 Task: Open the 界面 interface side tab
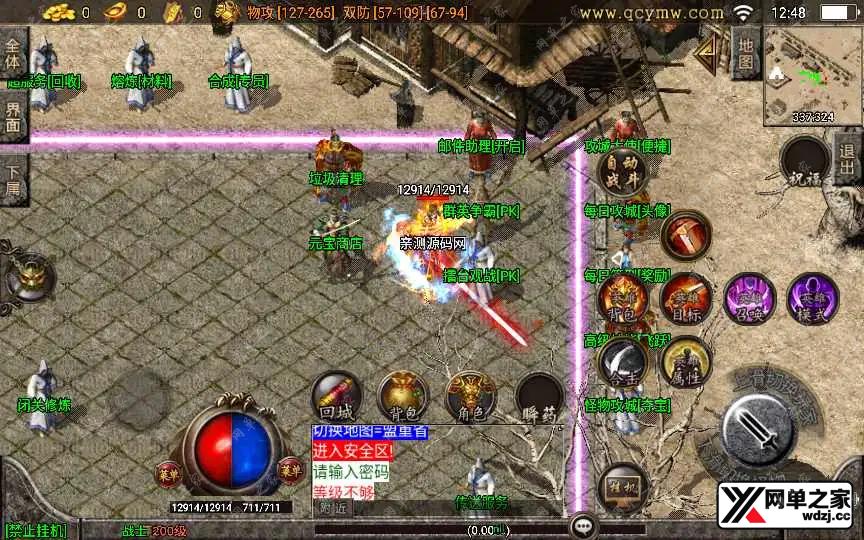(x=13, y=117)
